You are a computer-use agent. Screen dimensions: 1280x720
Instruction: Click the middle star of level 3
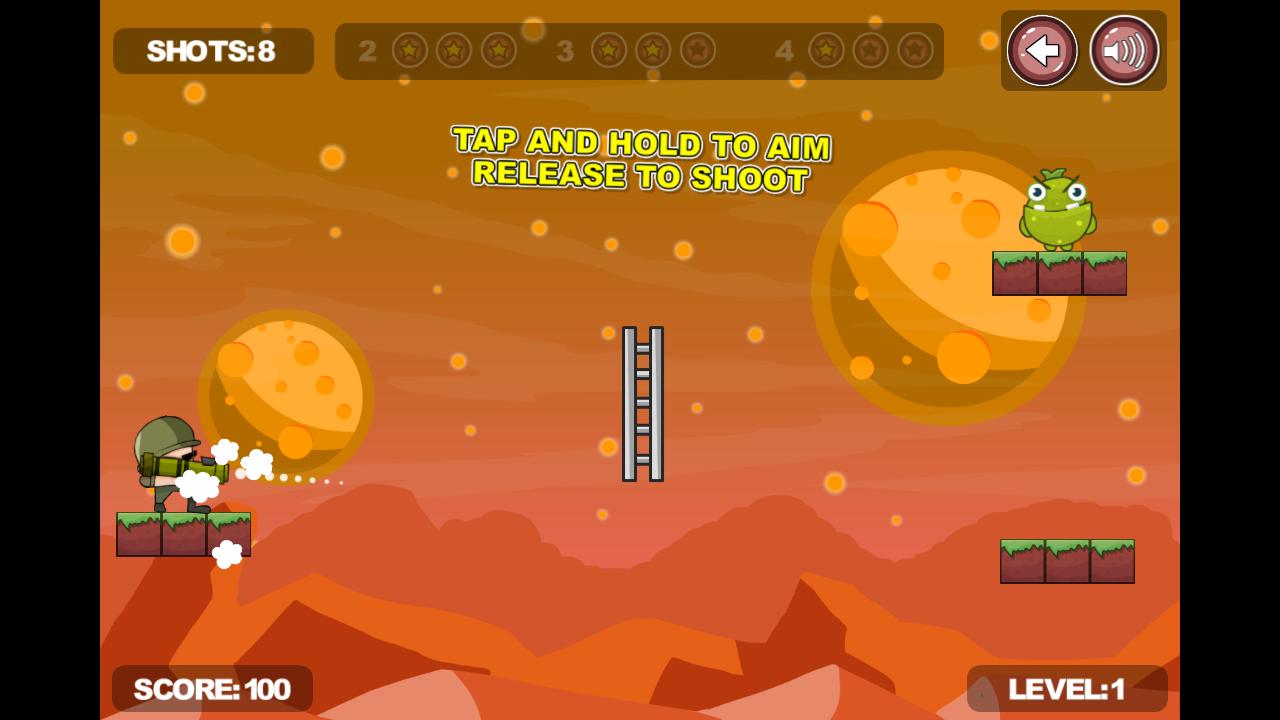[x=652, y=51]
